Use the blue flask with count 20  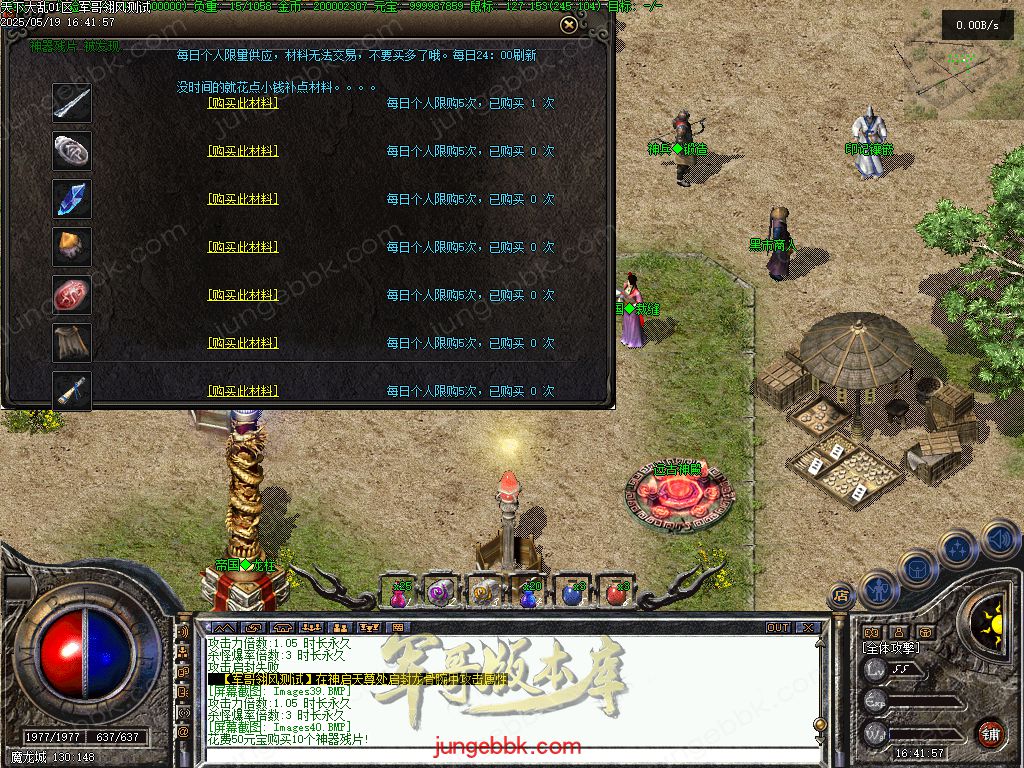(530, 593)
